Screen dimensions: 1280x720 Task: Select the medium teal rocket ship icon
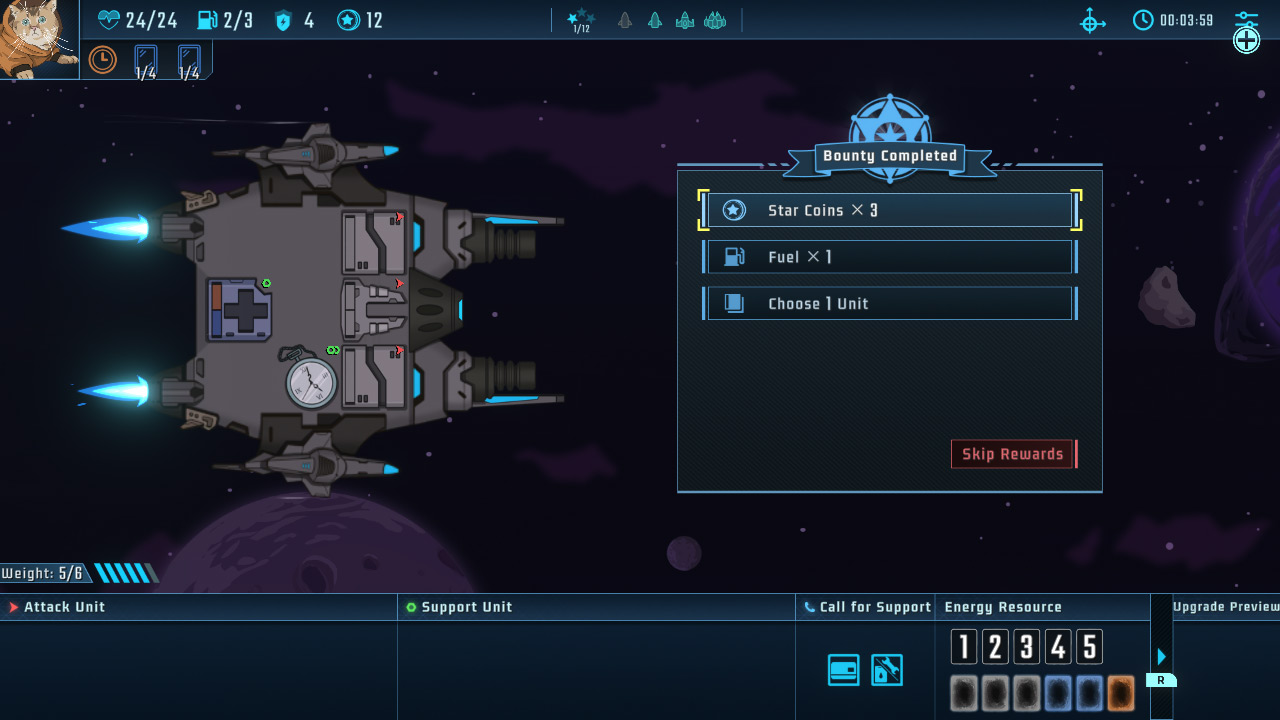(x=655, y=19)
